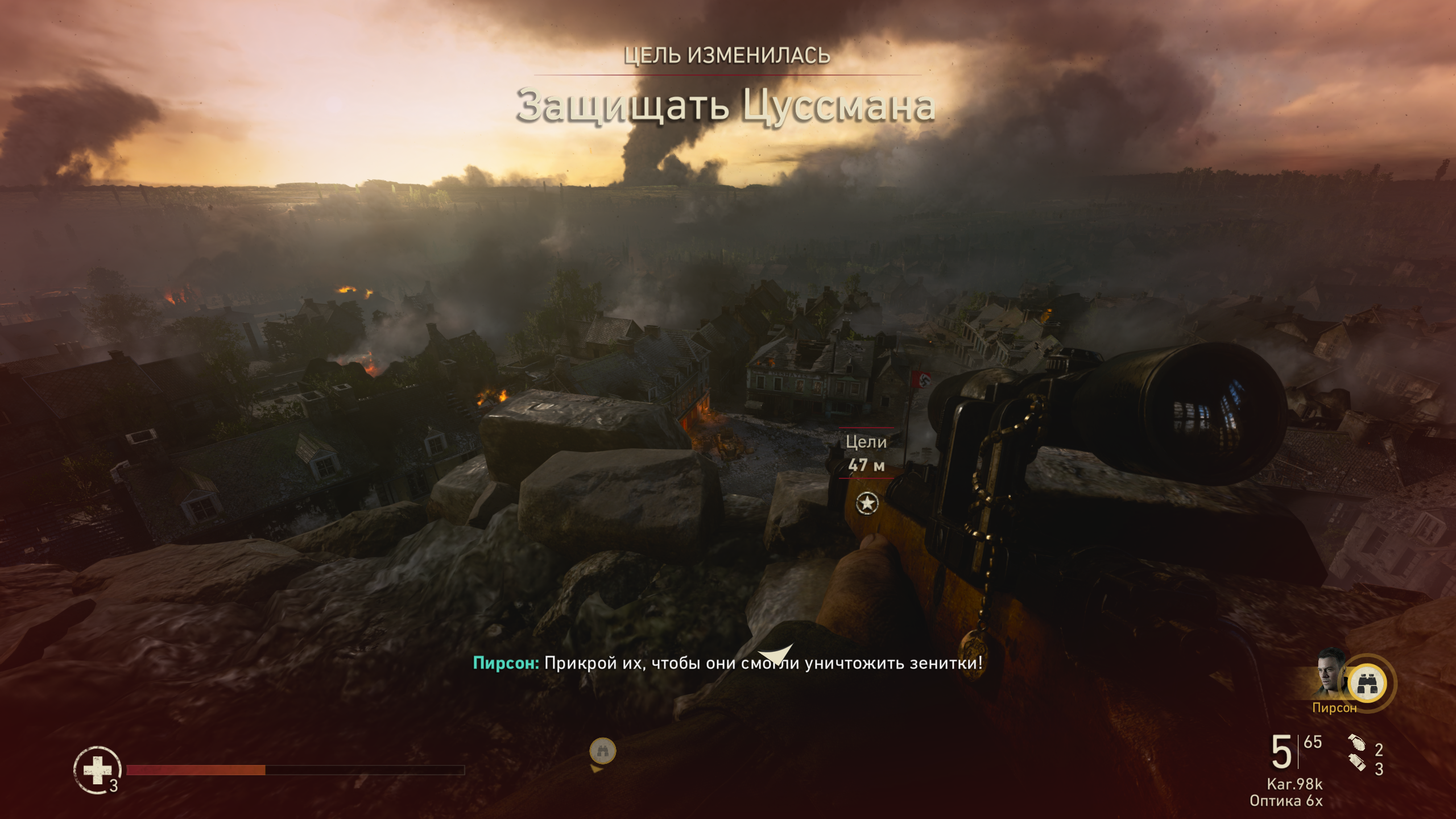Click the binoculars marker on the compass
The height and width of the screenshot is (819, 1456).
coord(603,751)
